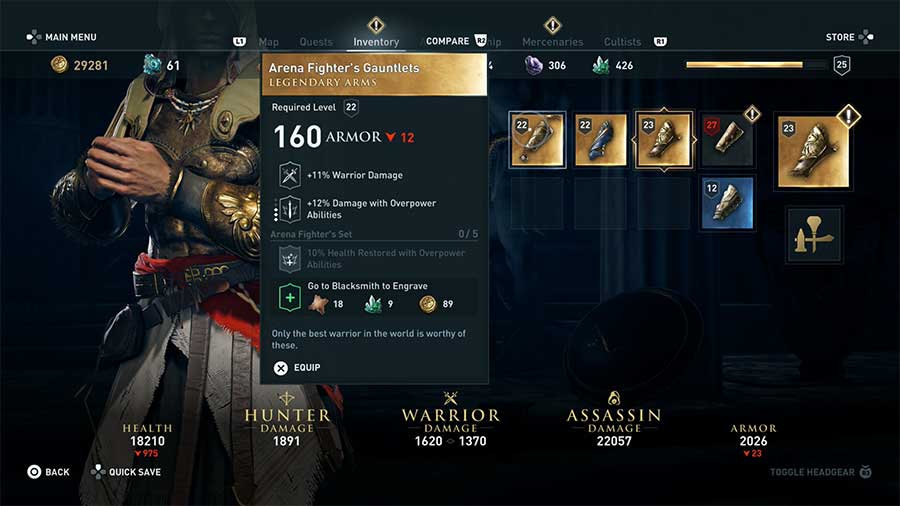Open the Mercenaries tab
The height and width of the screenshot is (506, 900).
(552, 42)
